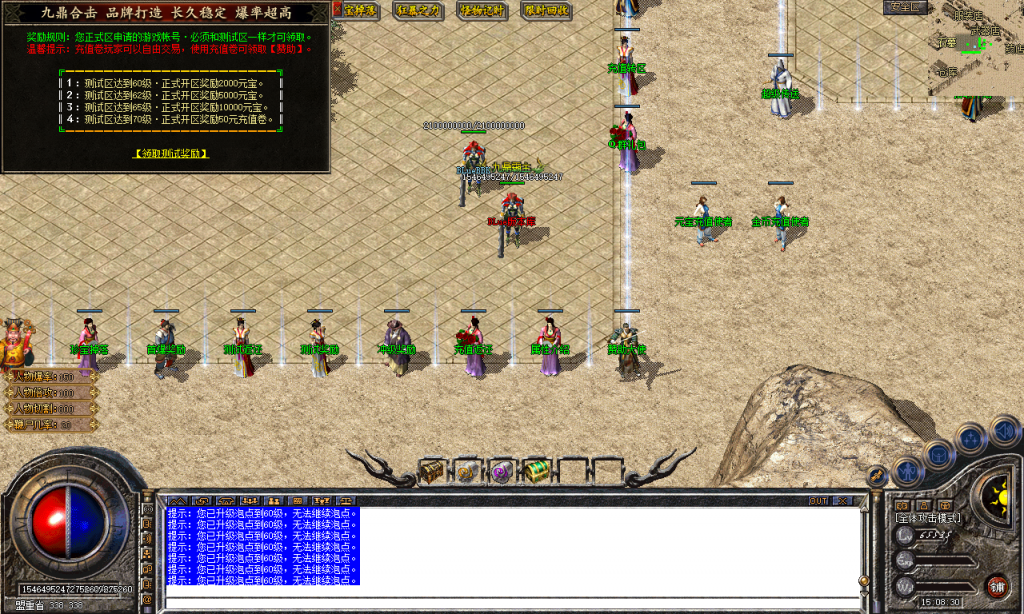
Task: Open the red 铺 shop button
Action: (996, 585)
